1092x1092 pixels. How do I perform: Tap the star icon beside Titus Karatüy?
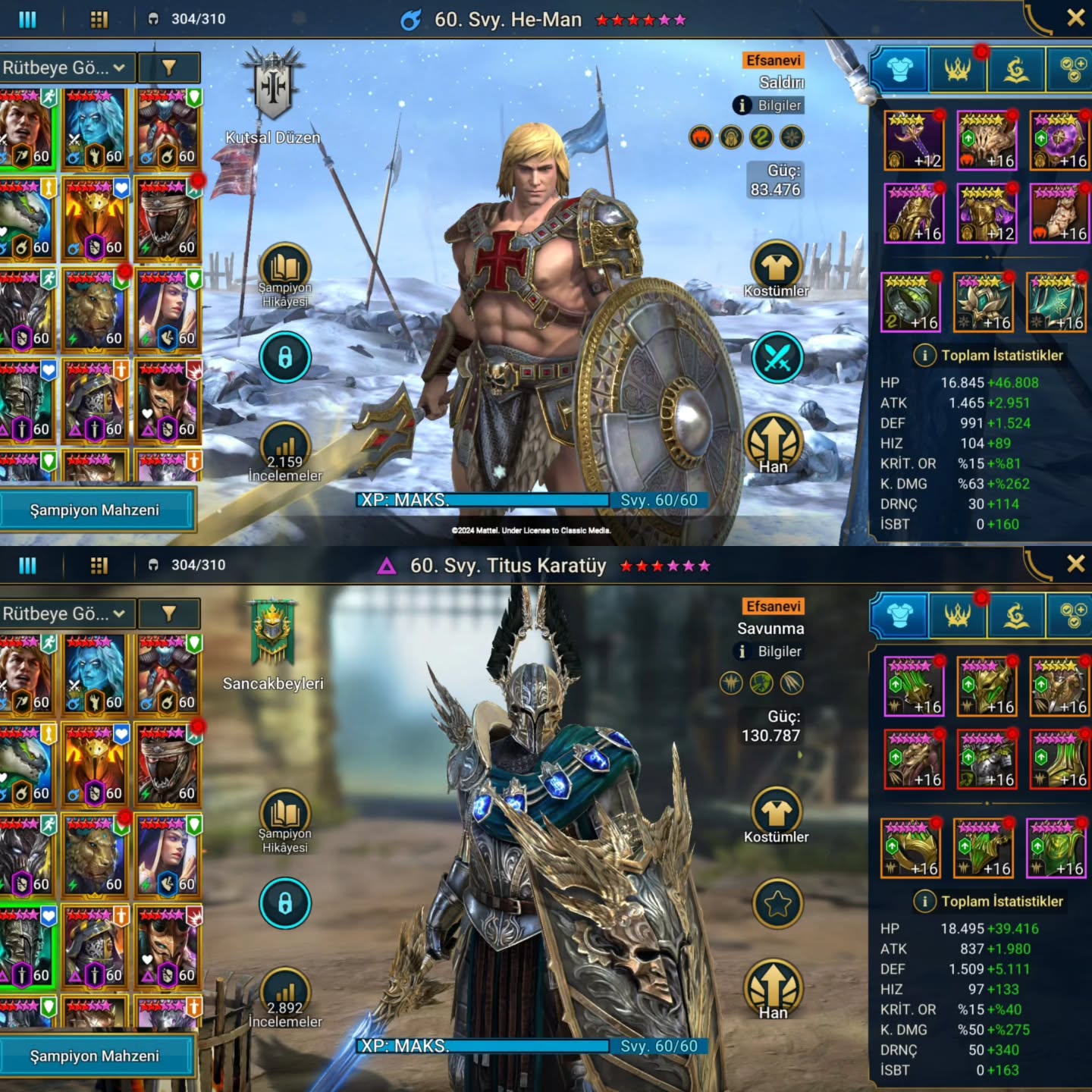pos(777,903)
